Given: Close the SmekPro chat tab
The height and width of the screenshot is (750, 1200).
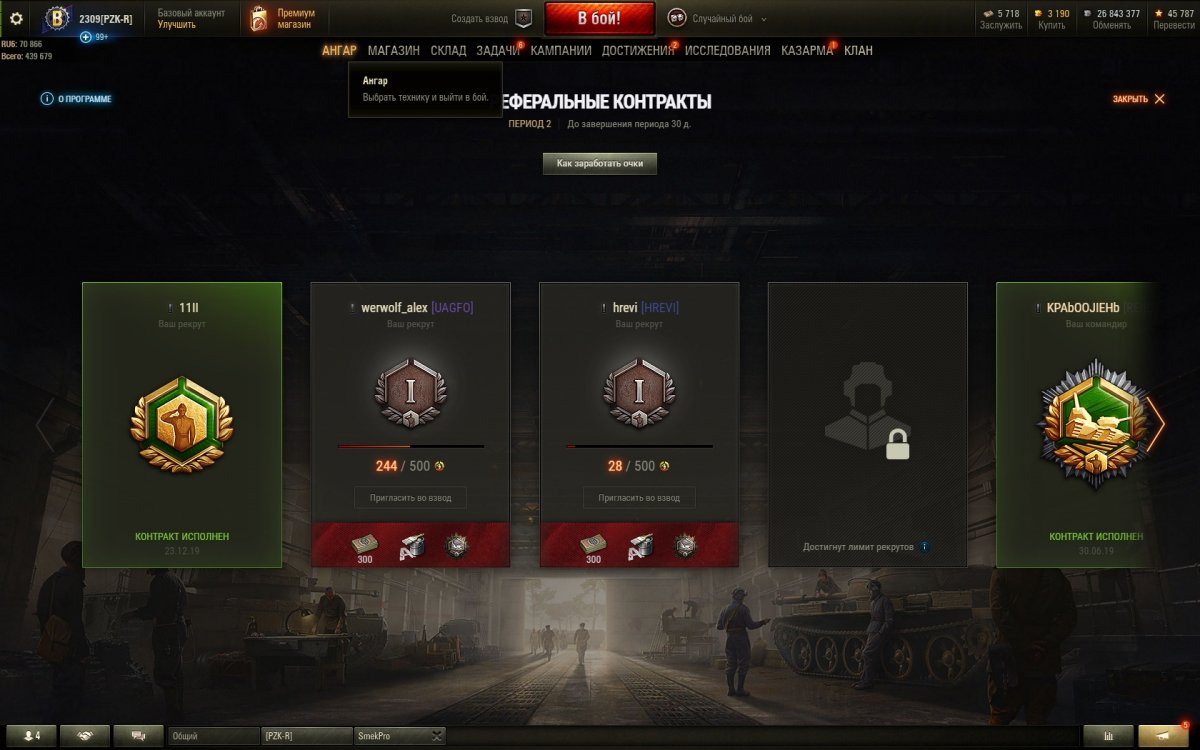Looking at the screenshot, I should (x=437, y=736).
